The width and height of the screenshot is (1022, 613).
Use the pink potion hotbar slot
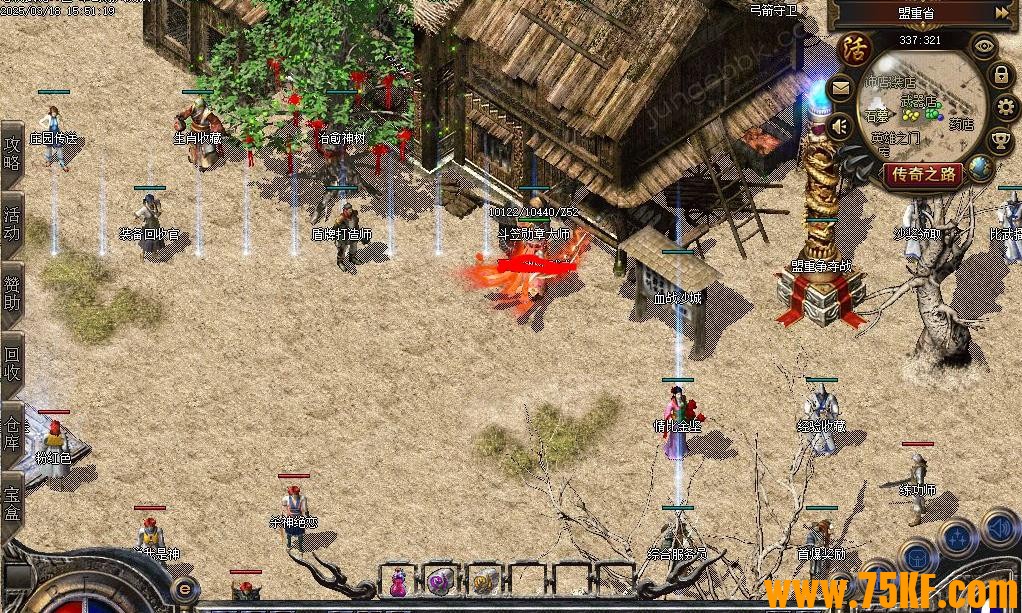pos(399,581)
